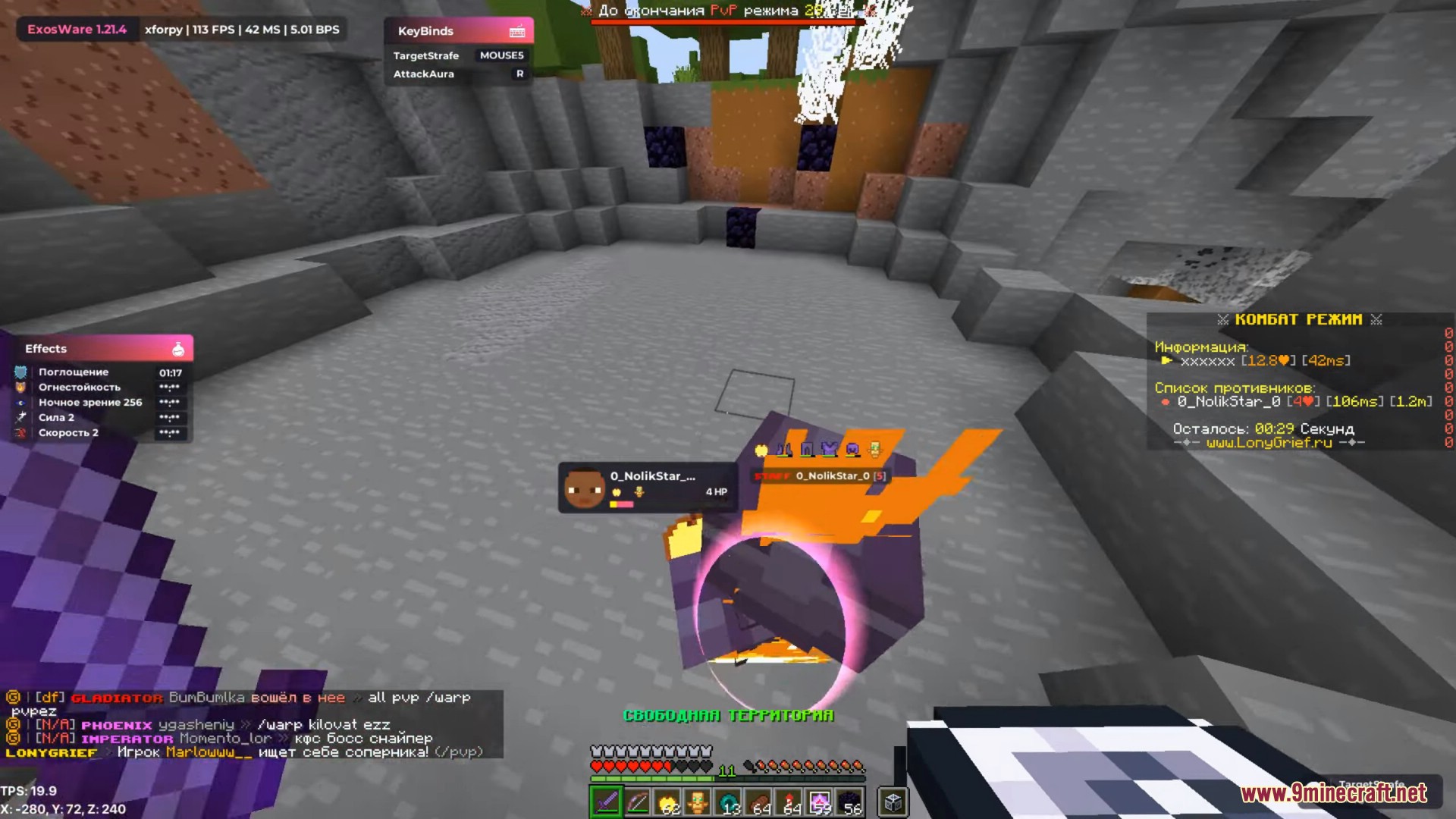Click the structure block icon beside the hotbar
This screenshot has height=819, width=1456.
893,802
